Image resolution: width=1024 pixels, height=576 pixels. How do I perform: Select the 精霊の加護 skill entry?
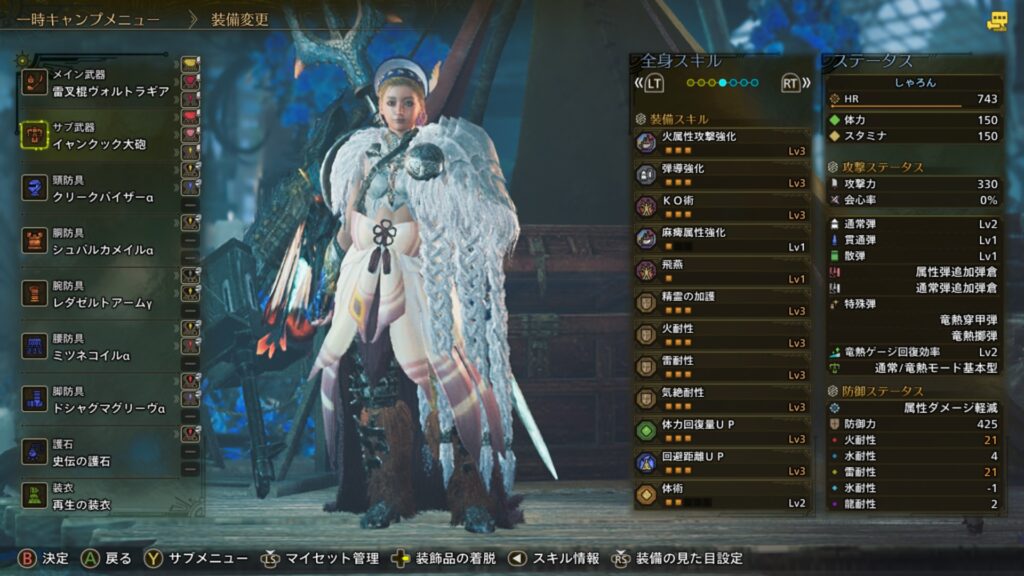(721, 303)
